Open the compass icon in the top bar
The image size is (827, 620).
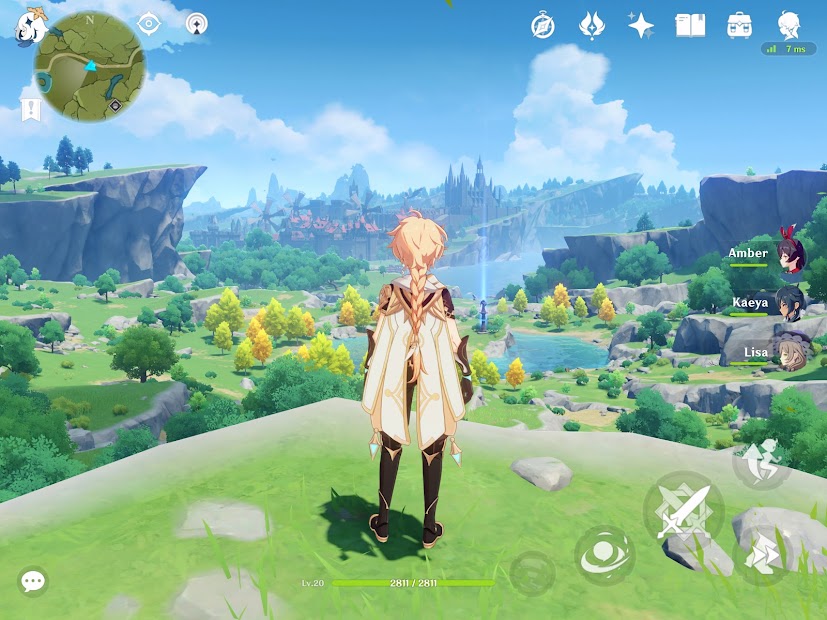pos(543,26)
